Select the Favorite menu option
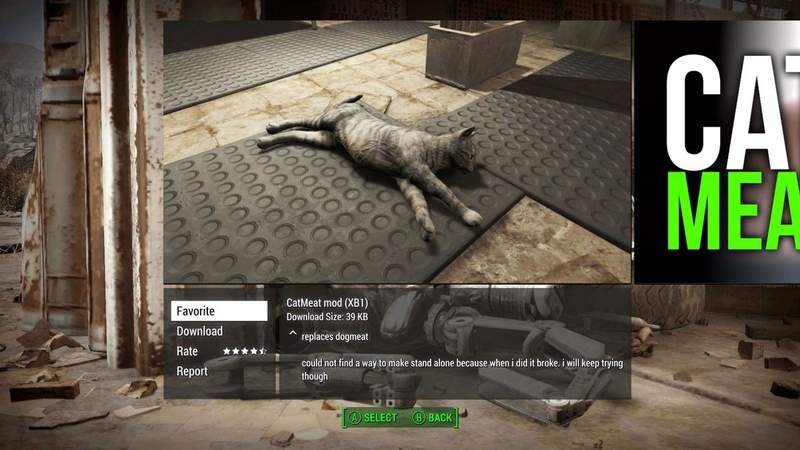Image resolution: width=800 pixels, height=450 pixels. coord(218,311)
